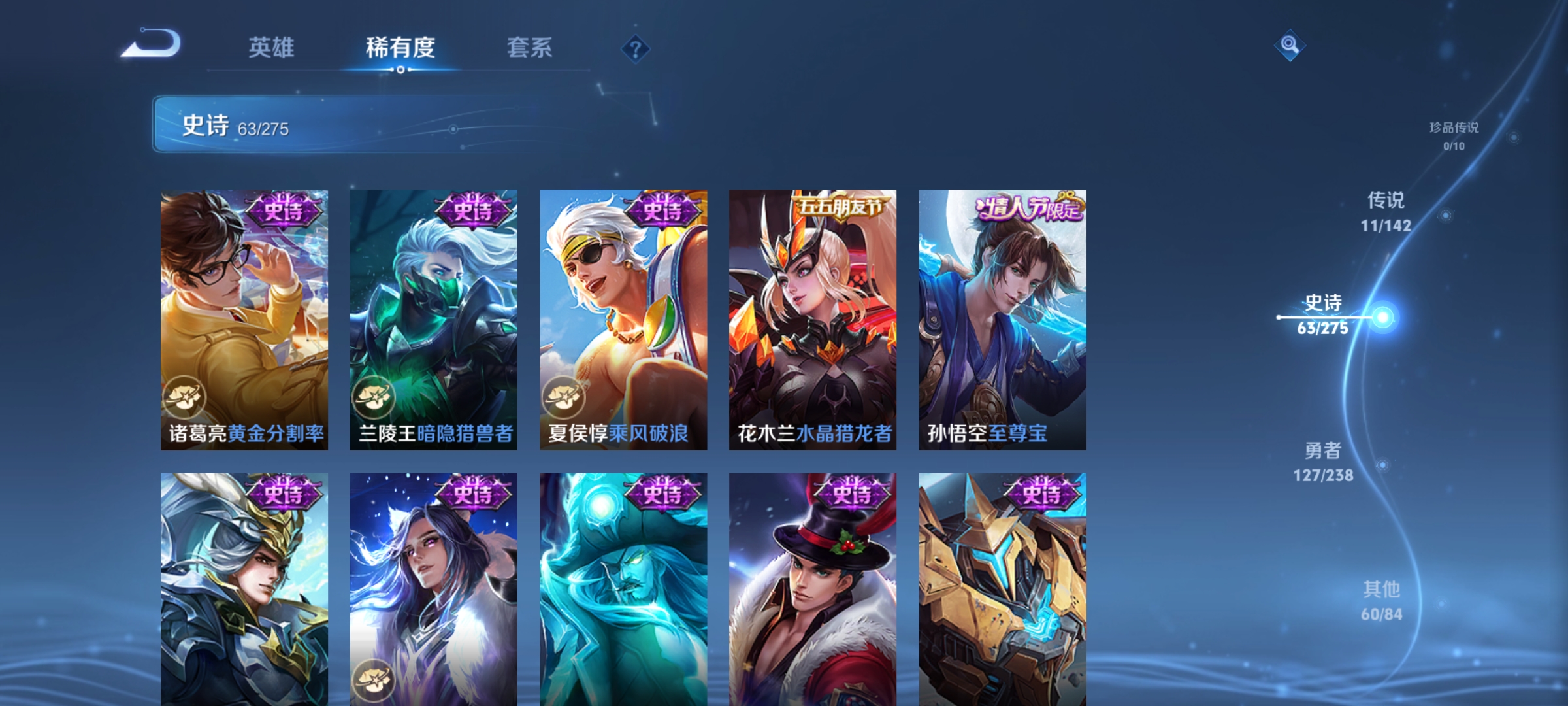
Task: Open the help question mark icon
Action: (x=637, y=49)
